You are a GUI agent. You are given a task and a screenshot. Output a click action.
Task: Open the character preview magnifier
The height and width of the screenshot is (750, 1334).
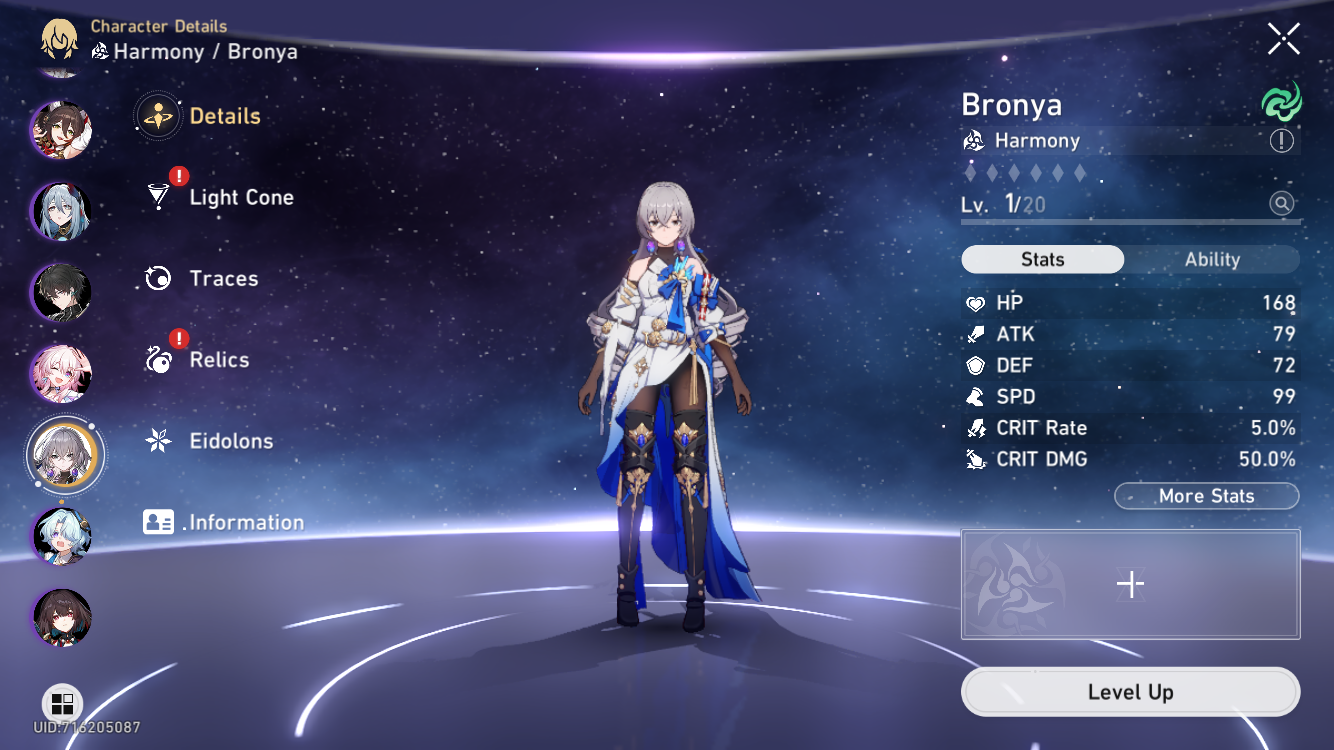[1280, 204]
